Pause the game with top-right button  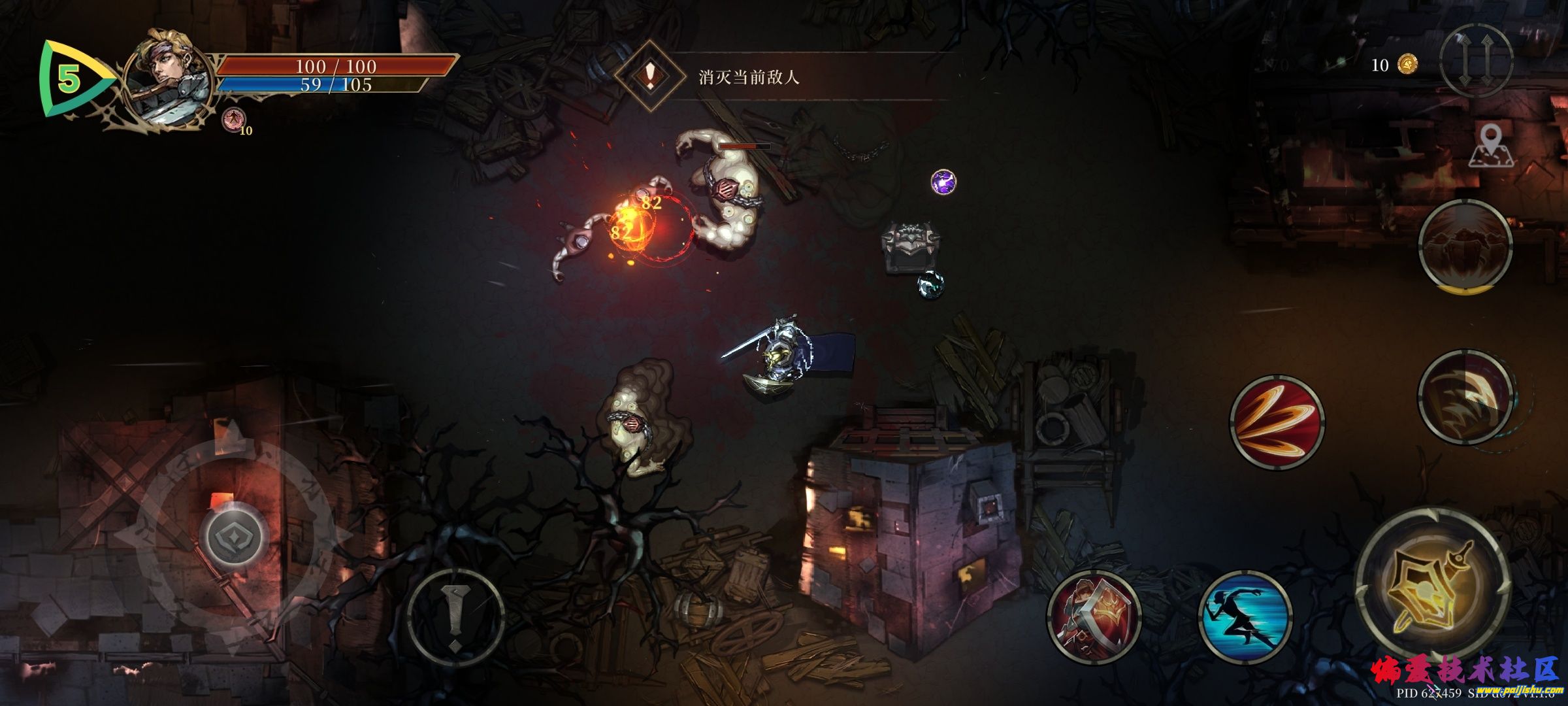pos(1476,61)
